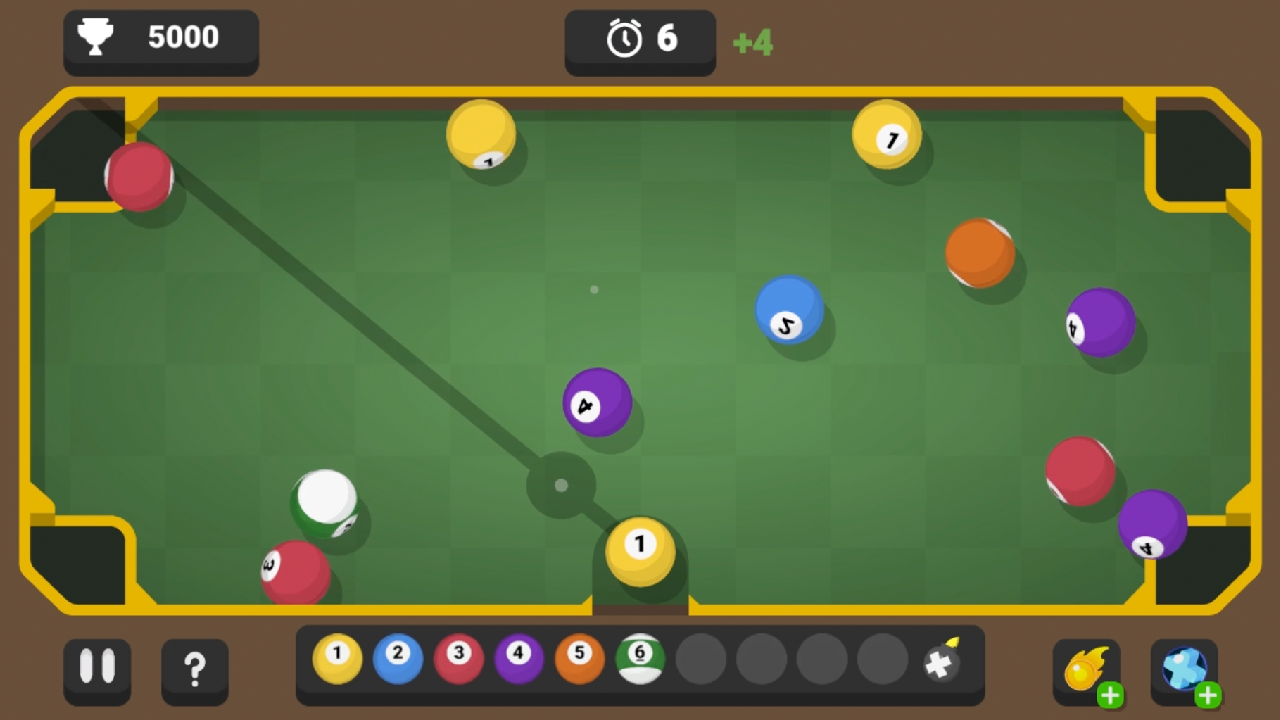Image resolution: width=1280 pixels, height=720 pixels.
Task: Click the purple 4 ball mid-table
Action: click(597, 404)
